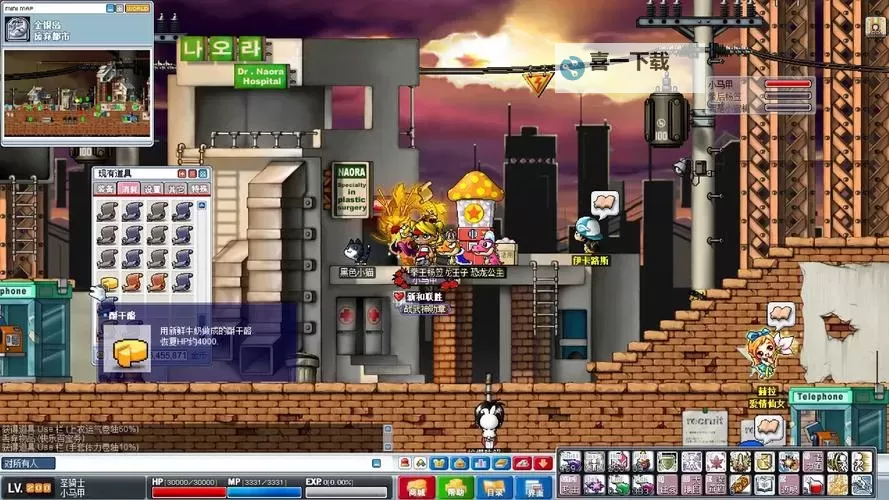The image size is (889, 500).
Task: Switch to the 装备 inventory tab
Action: (105, 188)
